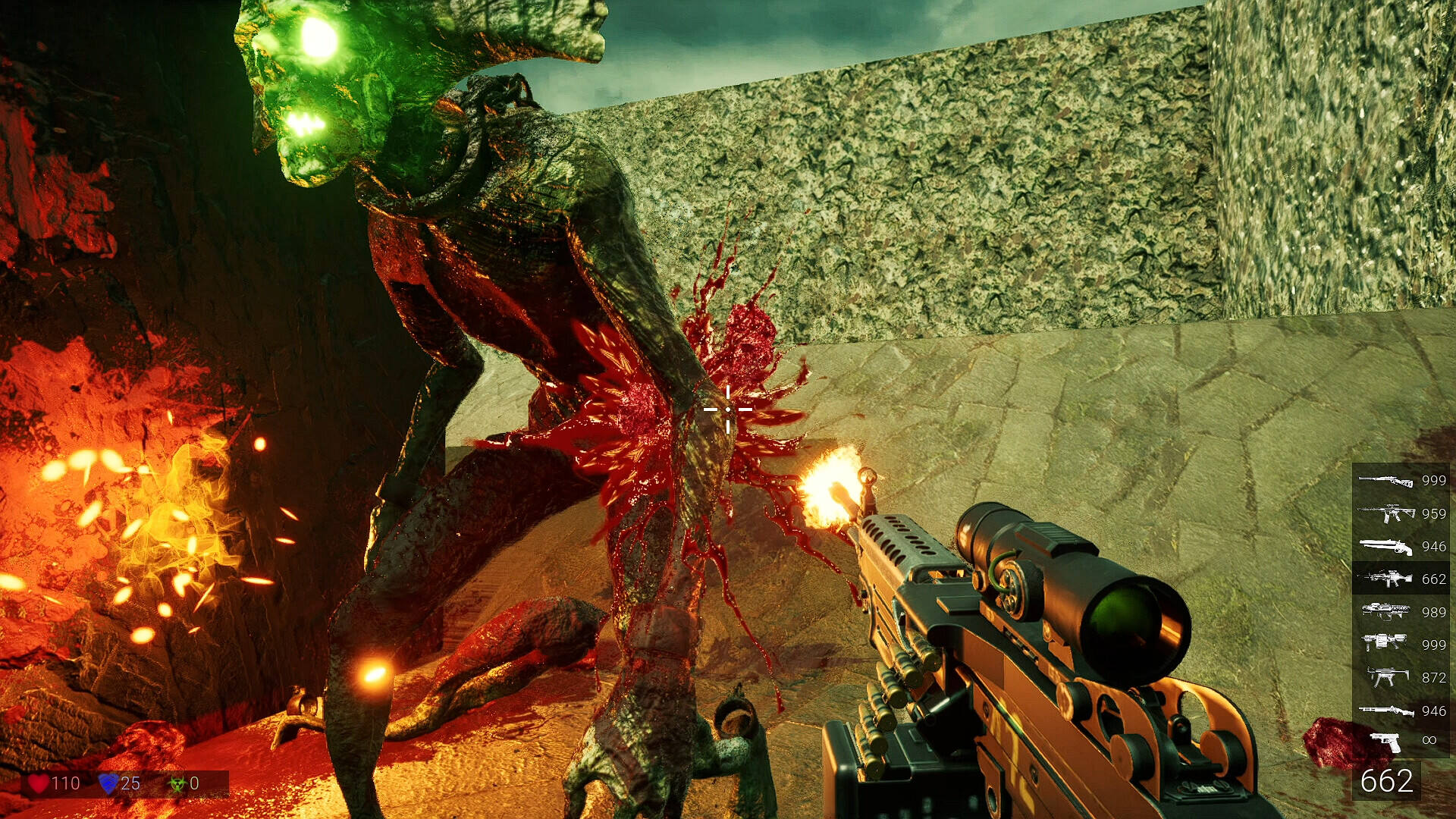Select the highlighted machine gun with 662 ammo

pos(1385,579)
